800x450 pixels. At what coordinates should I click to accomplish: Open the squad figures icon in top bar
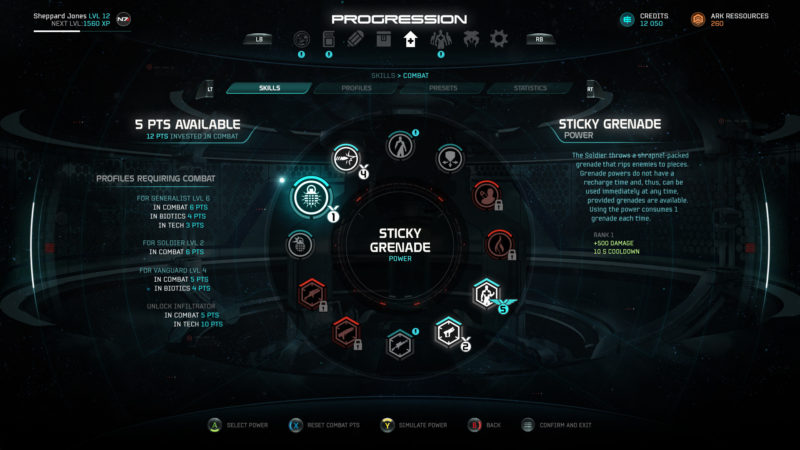[x=441, y=39]
